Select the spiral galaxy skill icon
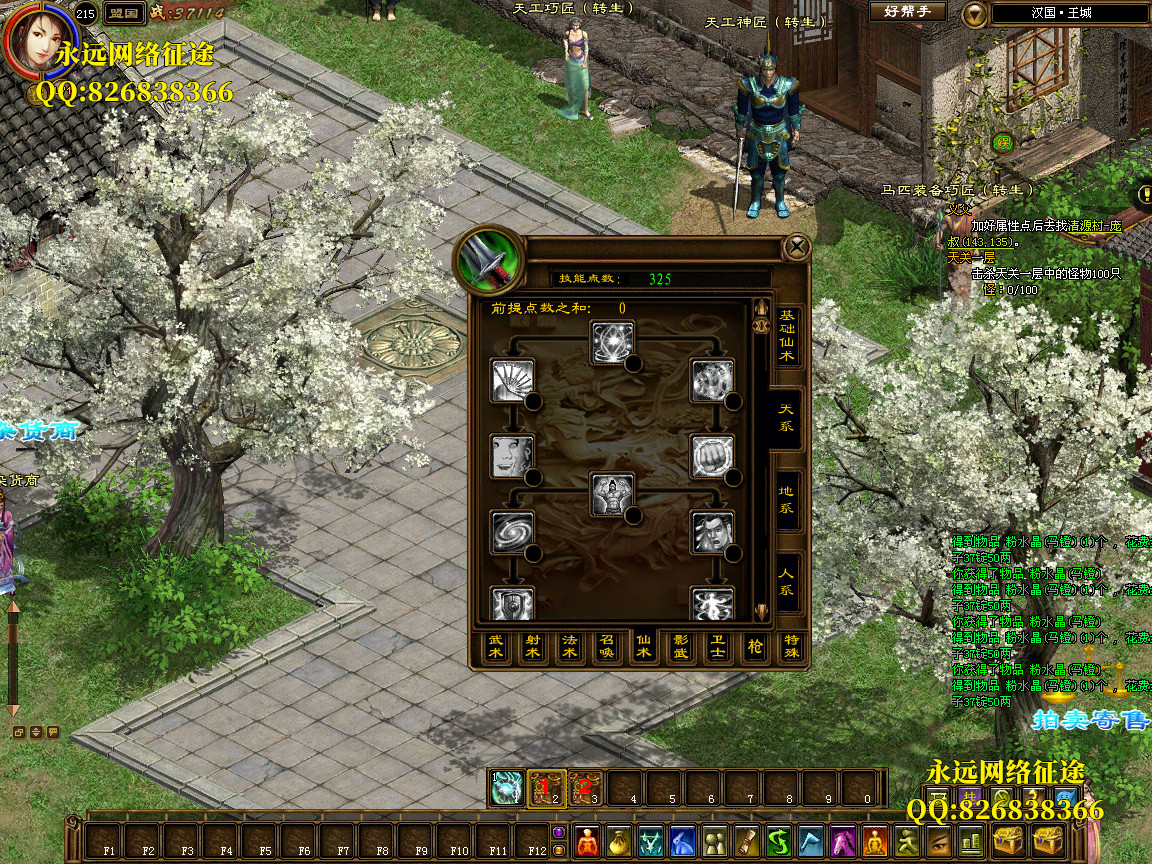 point(512,532)
